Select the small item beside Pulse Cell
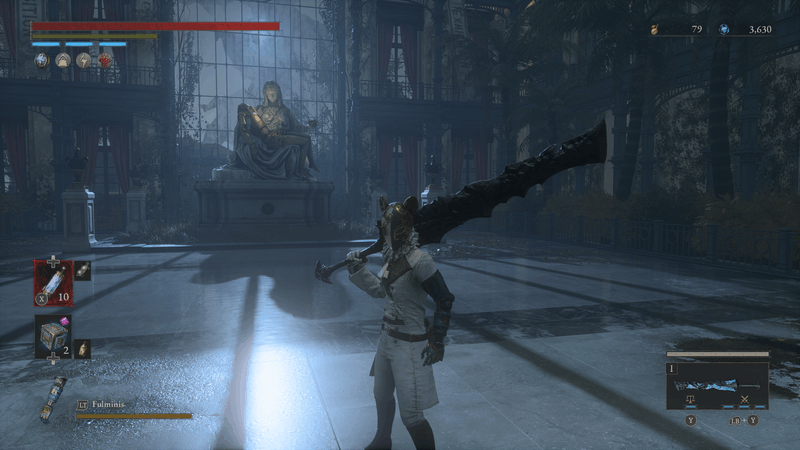Screen dimensions: 800x450 click(x=83, y=270)
